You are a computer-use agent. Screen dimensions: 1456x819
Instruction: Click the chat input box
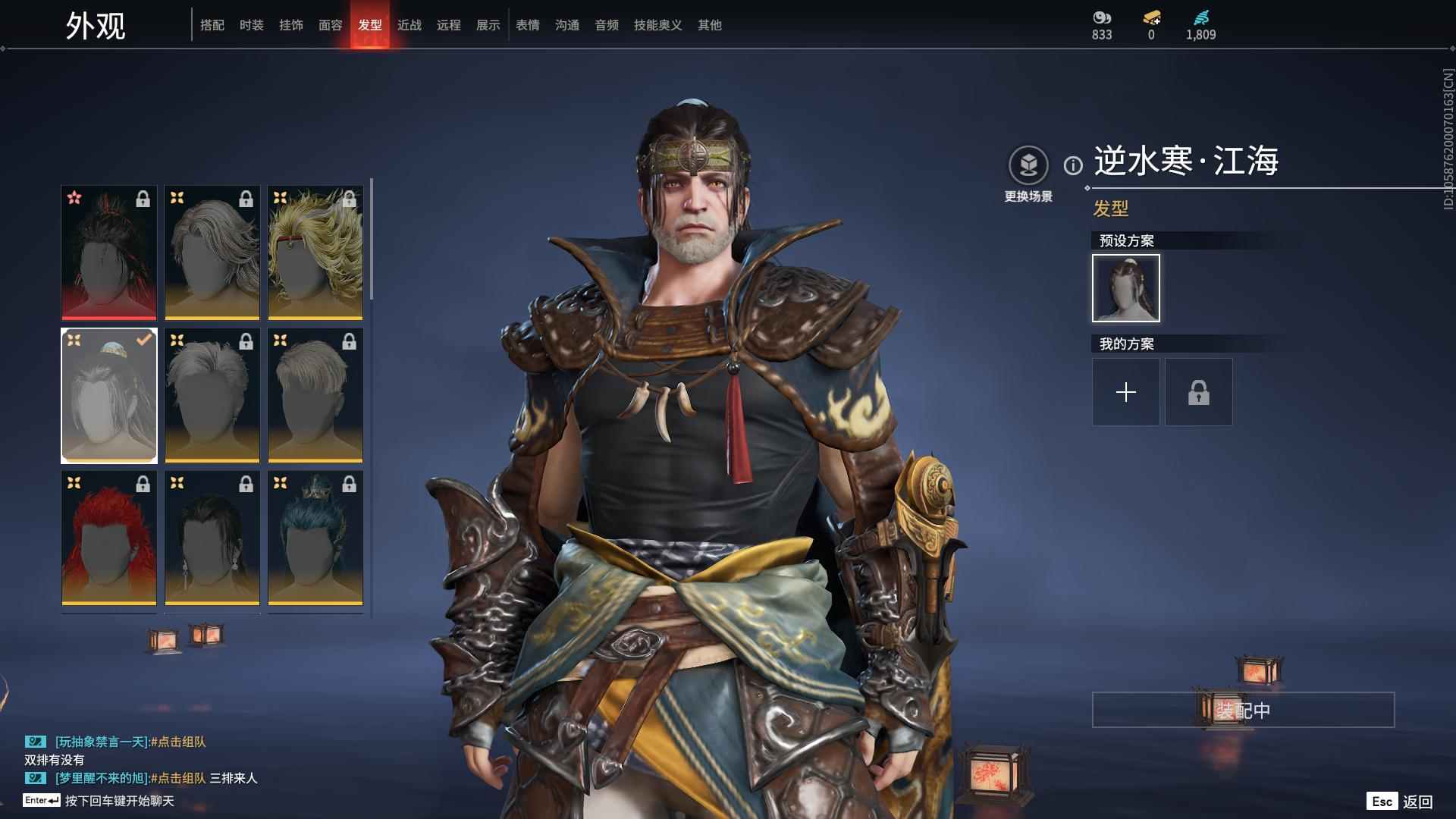click(x=119, y=801)
